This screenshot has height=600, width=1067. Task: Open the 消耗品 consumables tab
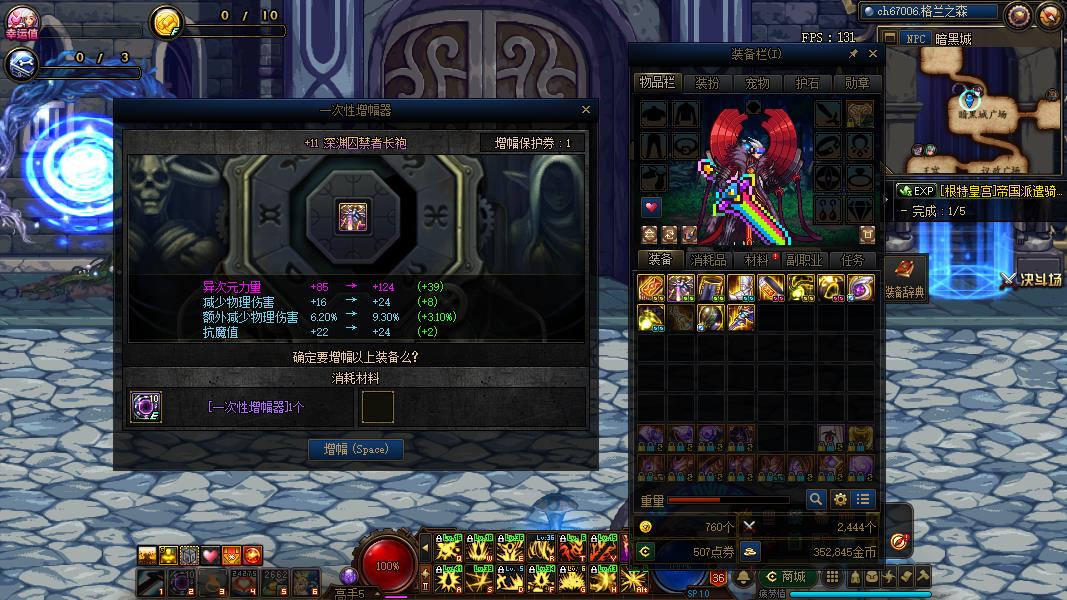709,260
